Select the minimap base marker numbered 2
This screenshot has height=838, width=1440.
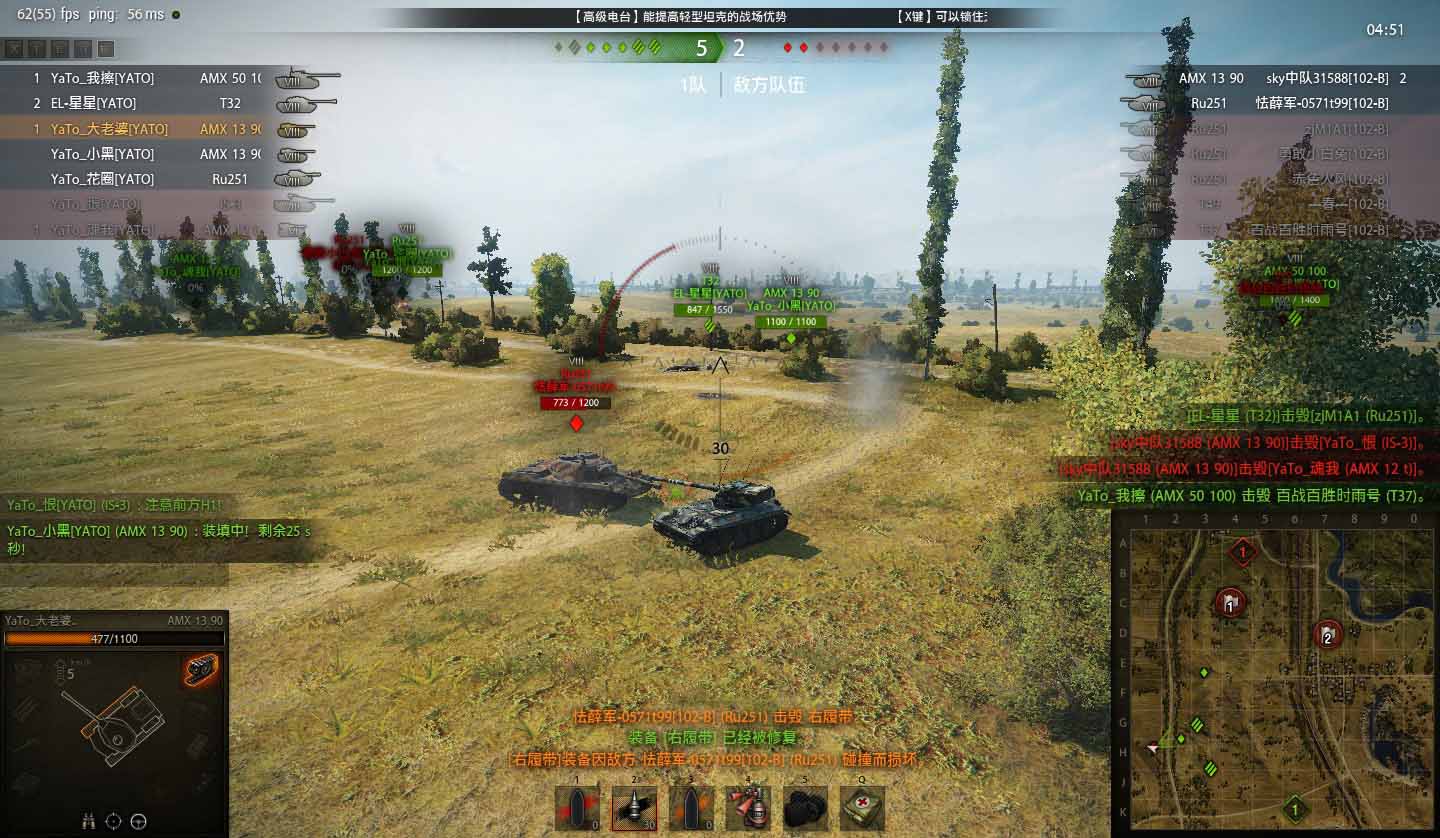click(1327, 634)
